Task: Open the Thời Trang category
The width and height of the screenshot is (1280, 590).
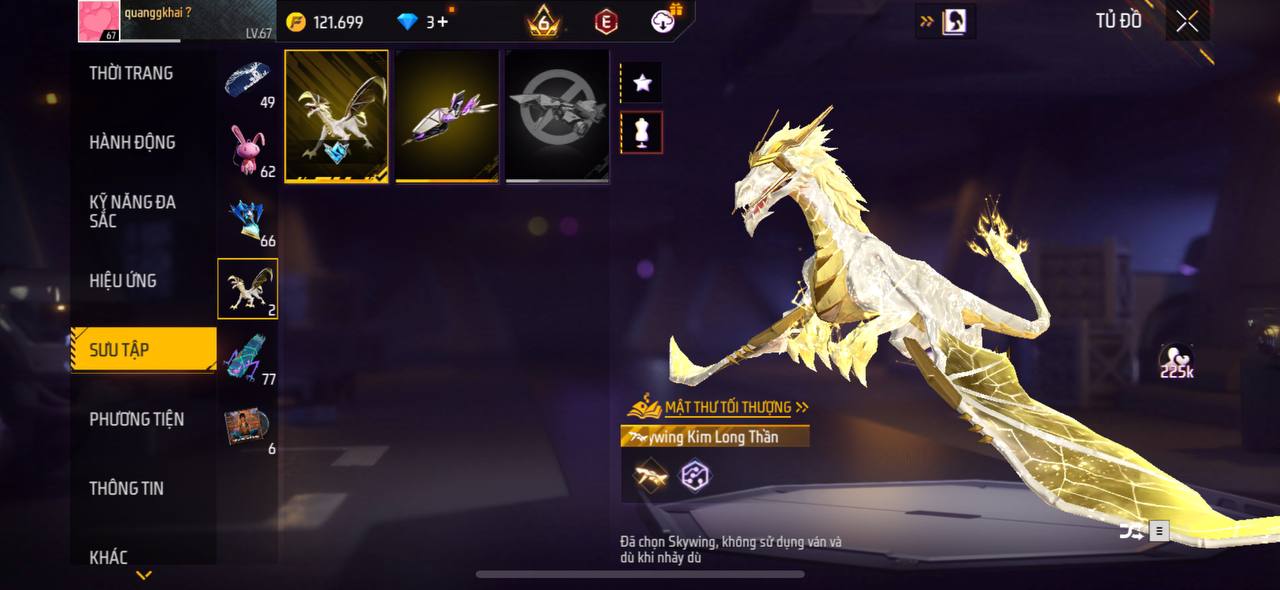Action: point(131,73)
